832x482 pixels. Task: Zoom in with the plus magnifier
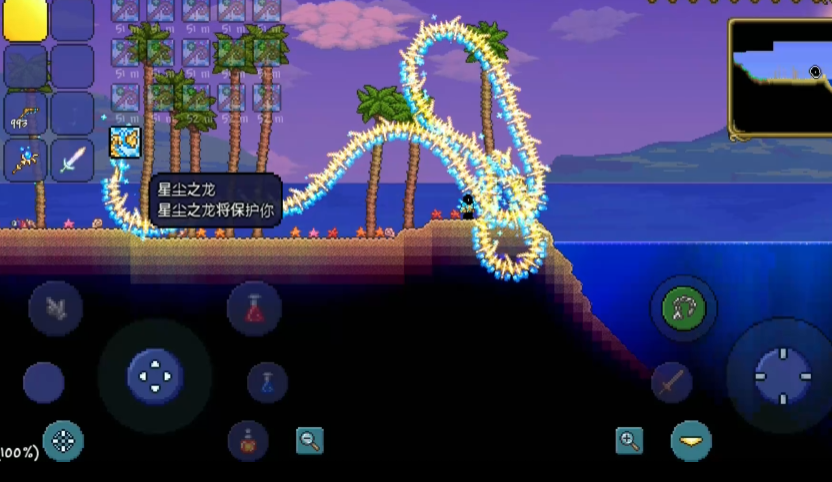point(629,440)
